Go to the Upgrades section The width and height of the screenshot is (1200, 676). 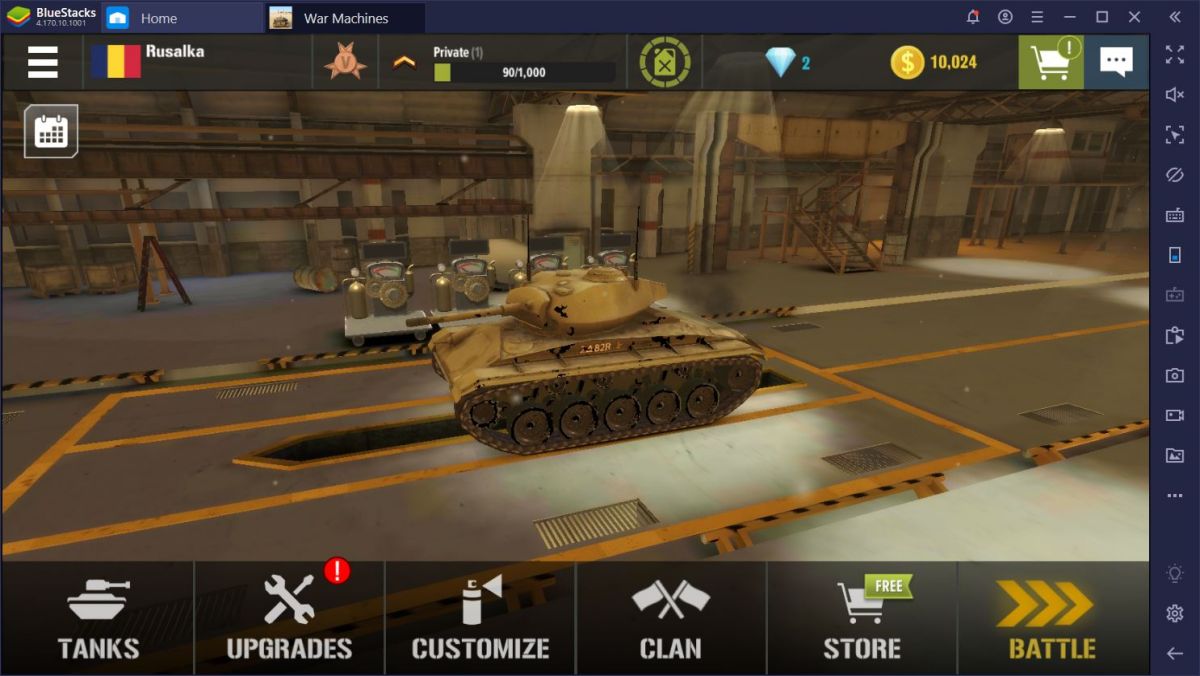(x=289, y=618)
